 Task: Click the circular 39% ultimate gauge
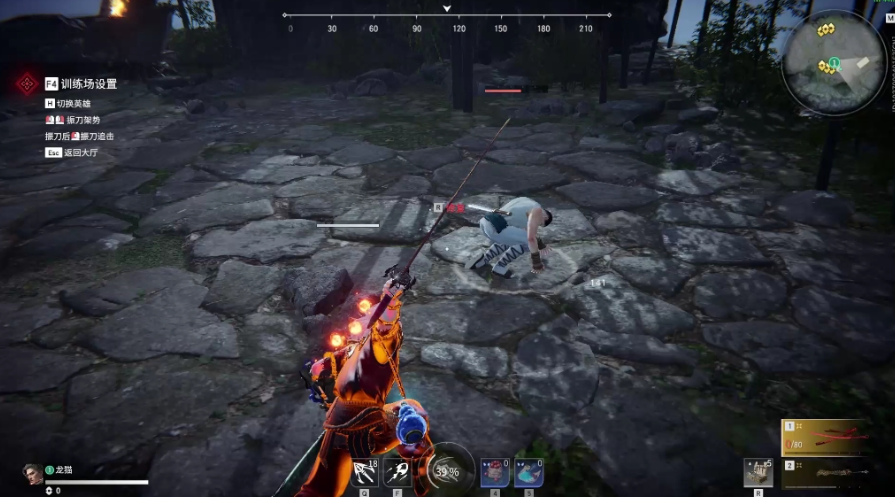coord(449,470)
